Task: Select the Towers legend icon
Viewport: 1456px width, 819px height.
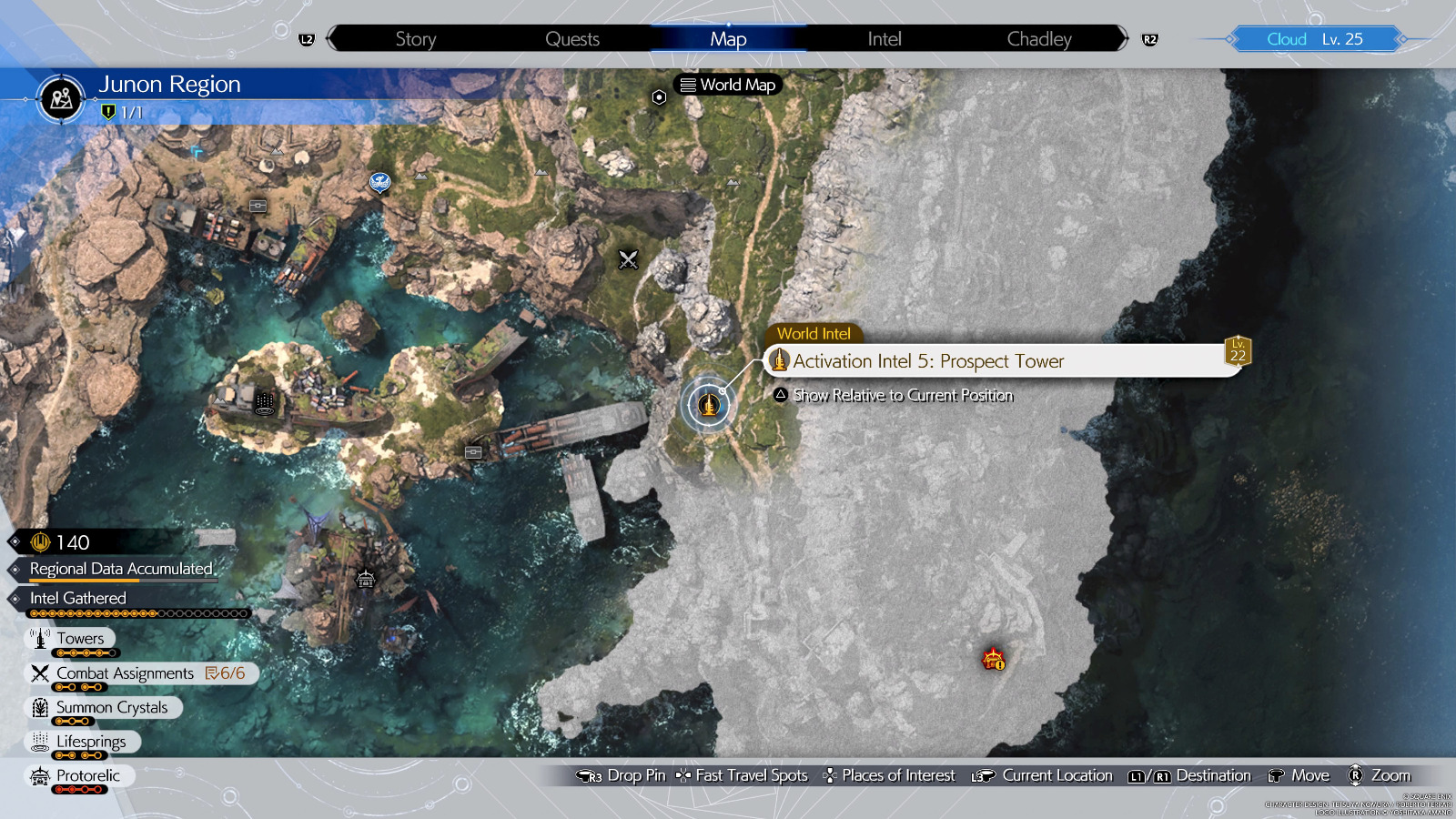Action: pos(40,638)
